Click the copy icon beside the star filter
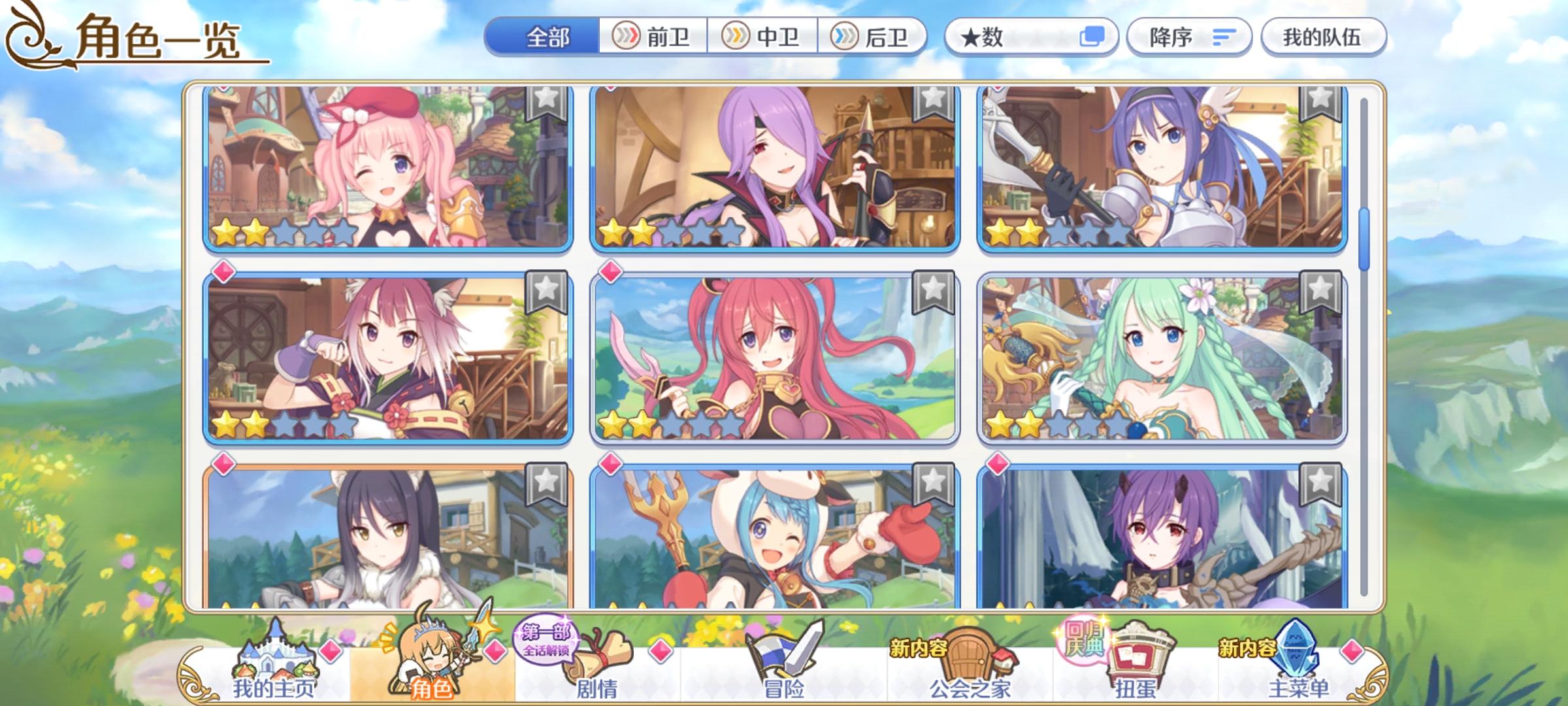This screenshot has height=706, width=1568. [1093, 37]
